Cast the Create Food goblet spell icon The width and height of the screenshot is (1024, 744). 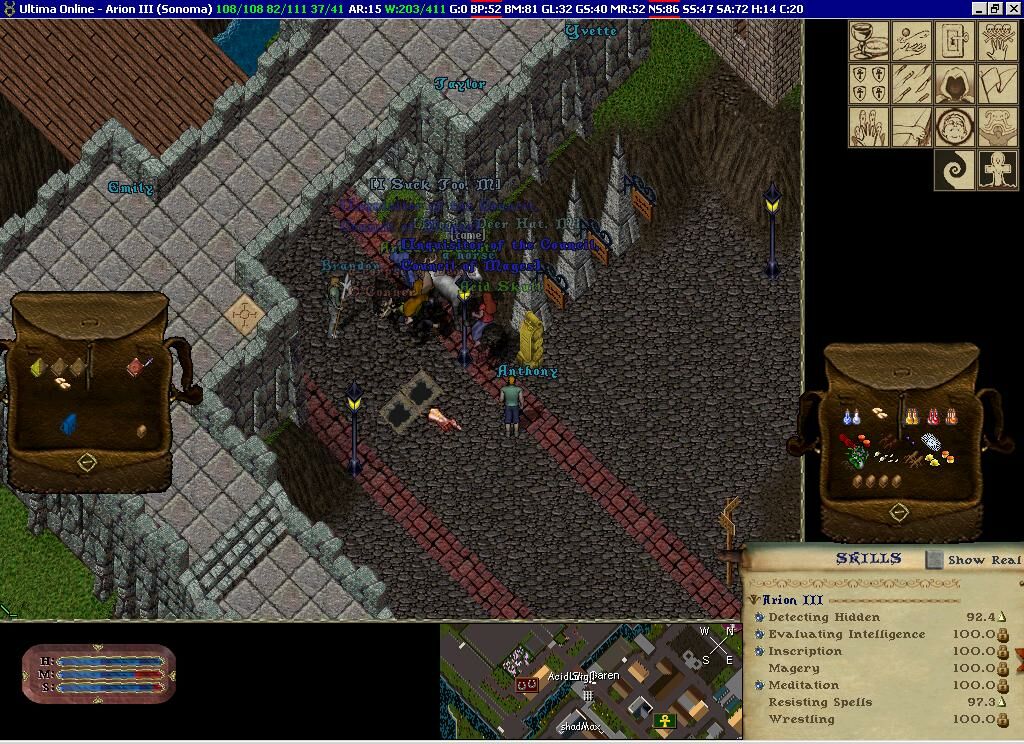868,41
